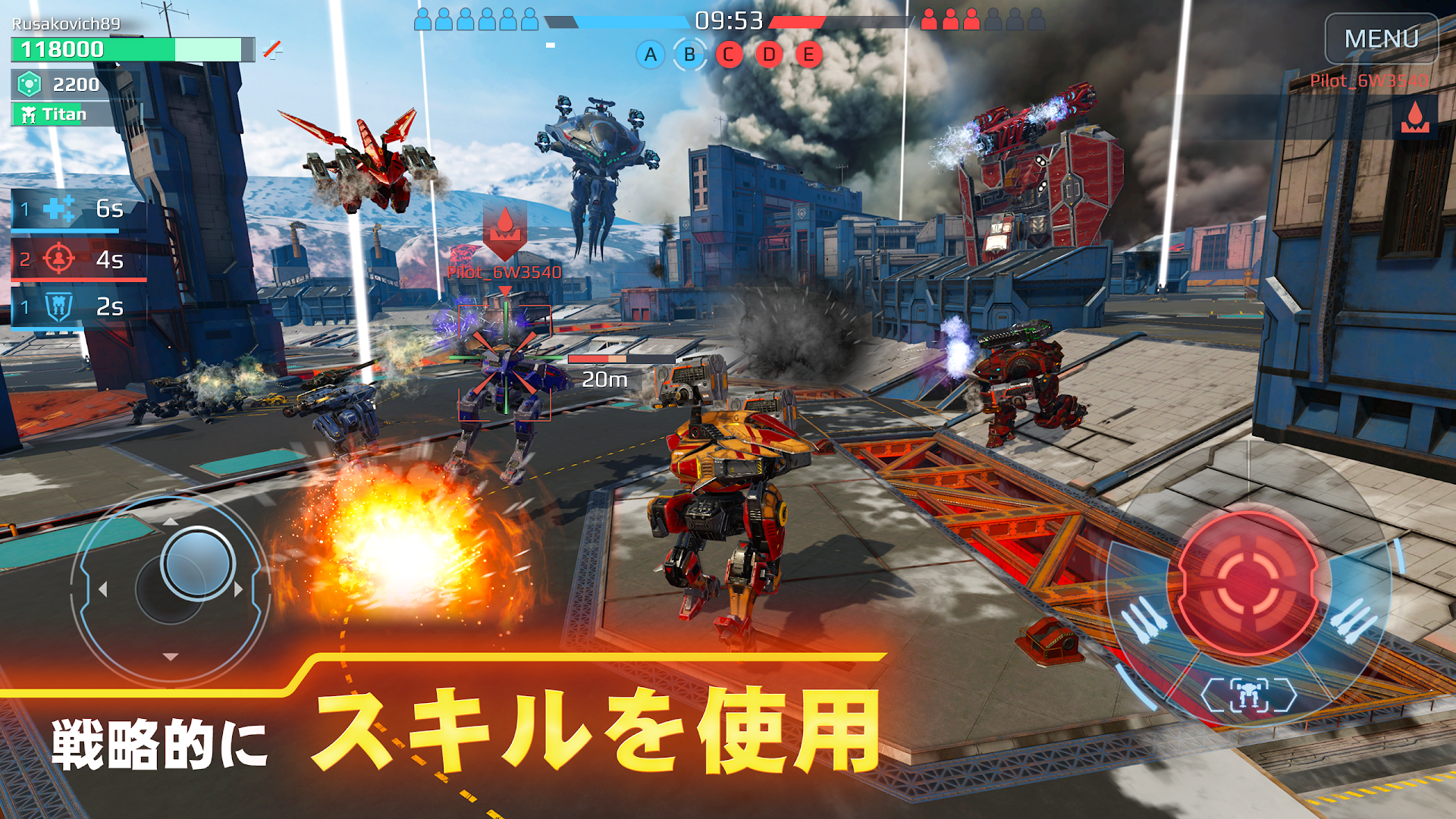
Task: Expand beacon B status indicator
Action: (689, 55)
